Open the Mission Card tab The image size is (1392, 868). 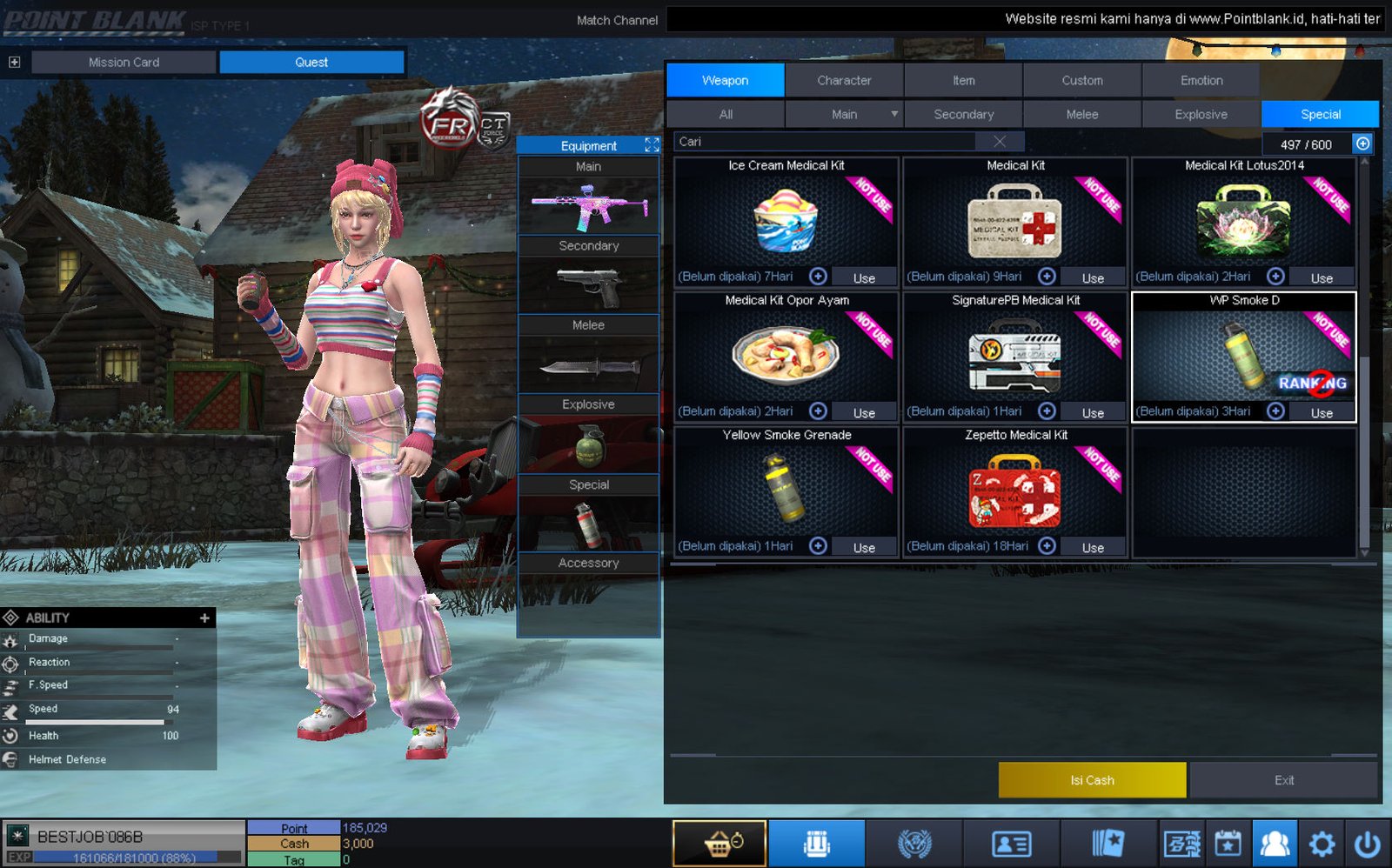pyautogui.click(x=124, y=62)
